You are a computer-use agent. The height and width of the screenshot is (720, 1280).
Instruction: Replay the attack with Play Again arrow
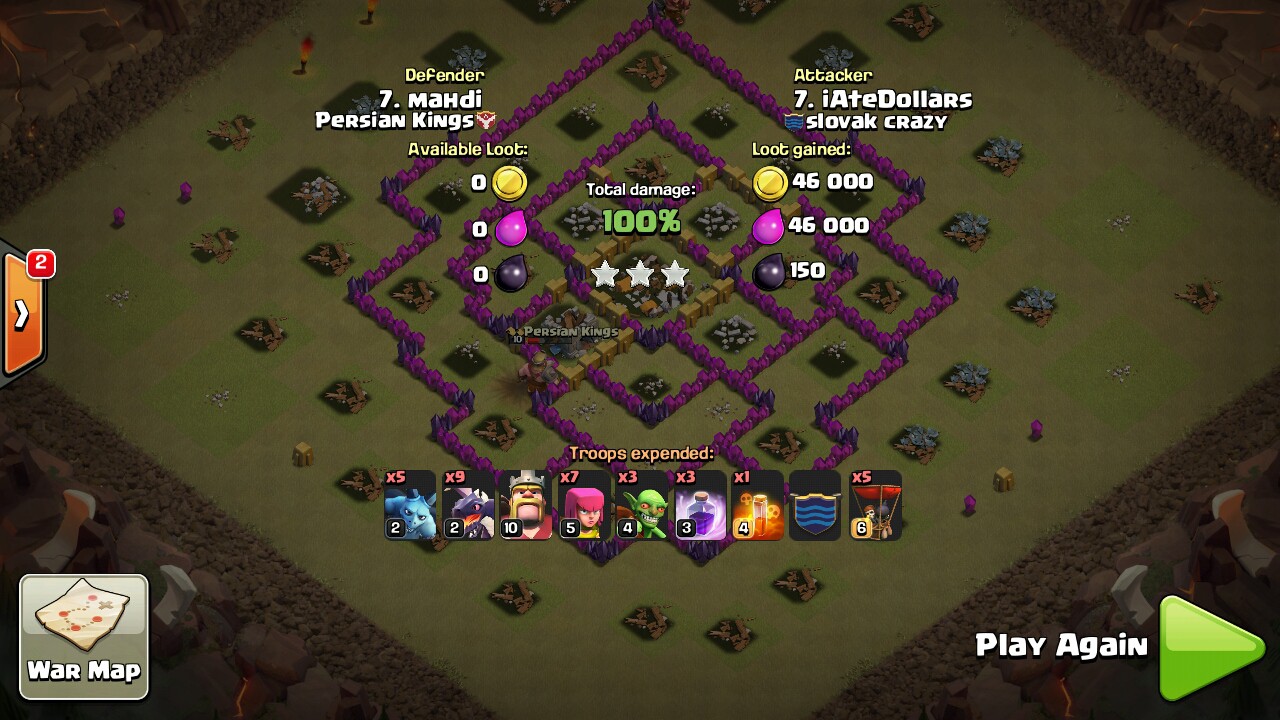pyautogui.click(x=1209, y=647)
